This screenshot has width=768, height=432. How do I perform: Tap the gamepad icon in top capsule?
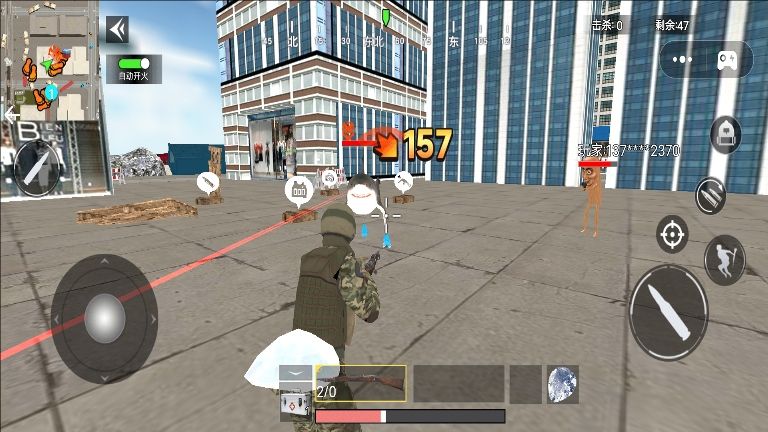pyautogui.click(x=731, y=62)
